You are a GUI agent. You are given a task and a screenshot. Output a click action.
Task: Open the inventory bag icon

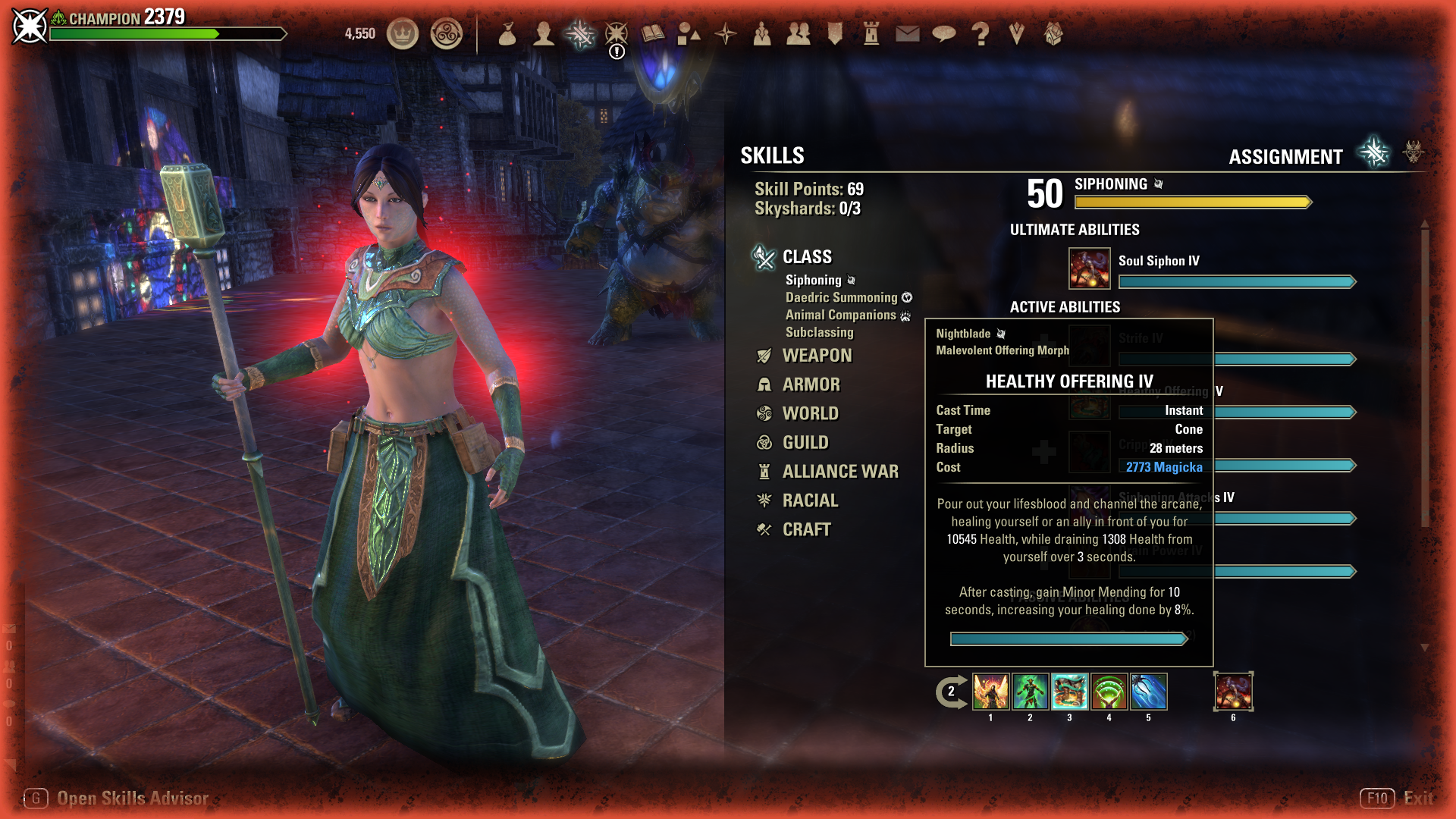click(x=507, y=34)
